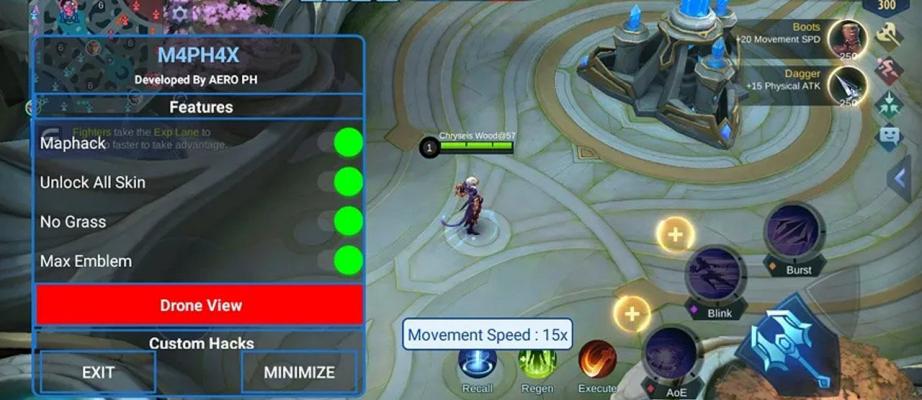922x400 pixels.
Task: Tap Recall to return to base
Action: pos(477,361)
